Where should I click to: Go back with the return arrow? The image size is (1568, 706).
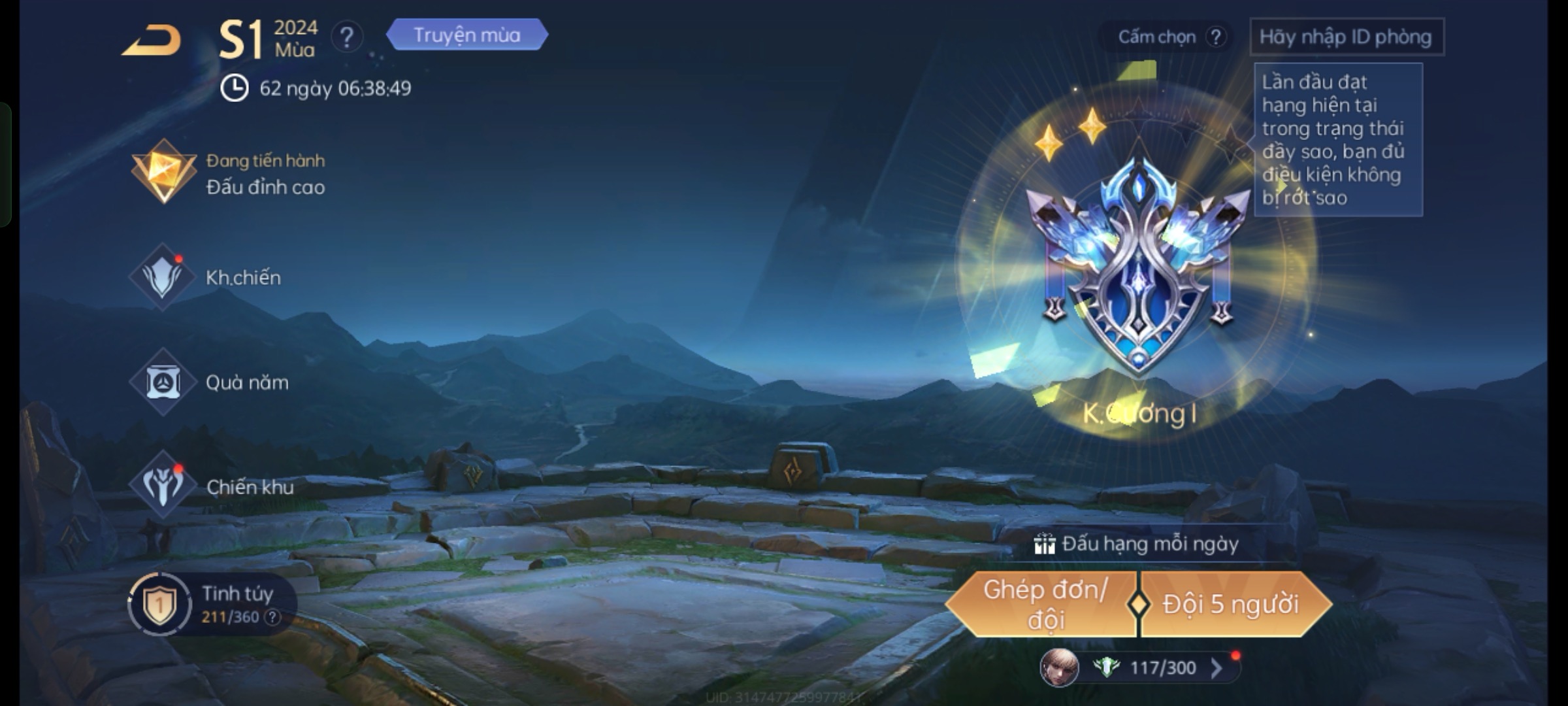pyautogui.click(x=152, y=41)
